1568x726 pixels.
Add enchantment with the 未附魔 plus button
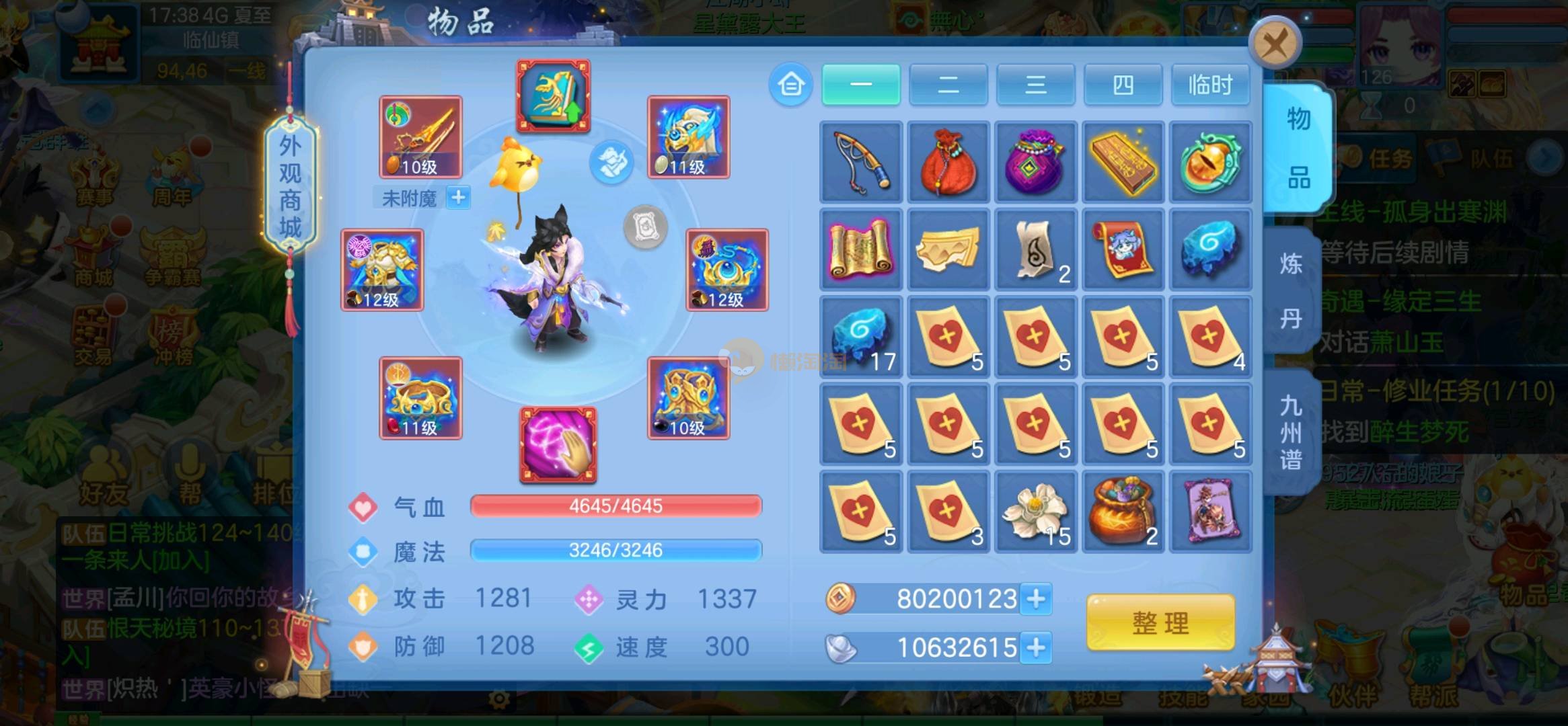point(459,198)
